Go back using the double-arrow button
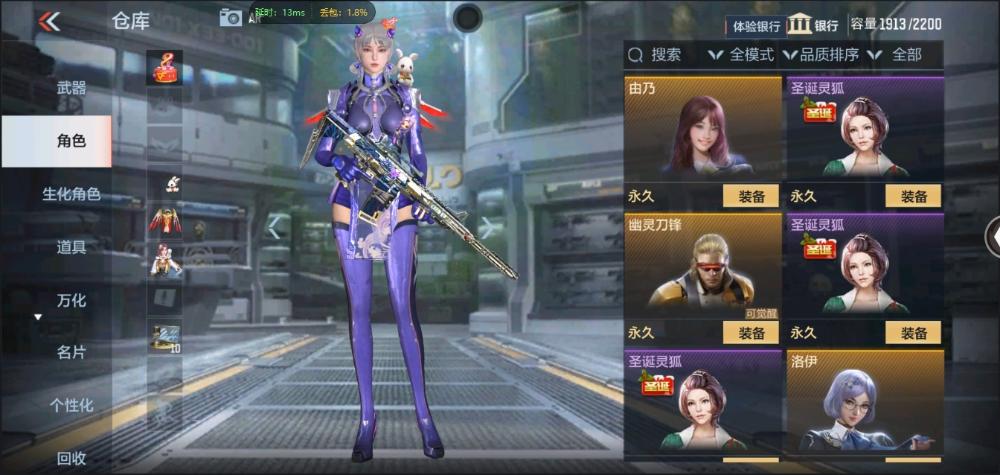The width and height of the screenshot is (1000, 475). pyautogui.click(x=48, y=21)
